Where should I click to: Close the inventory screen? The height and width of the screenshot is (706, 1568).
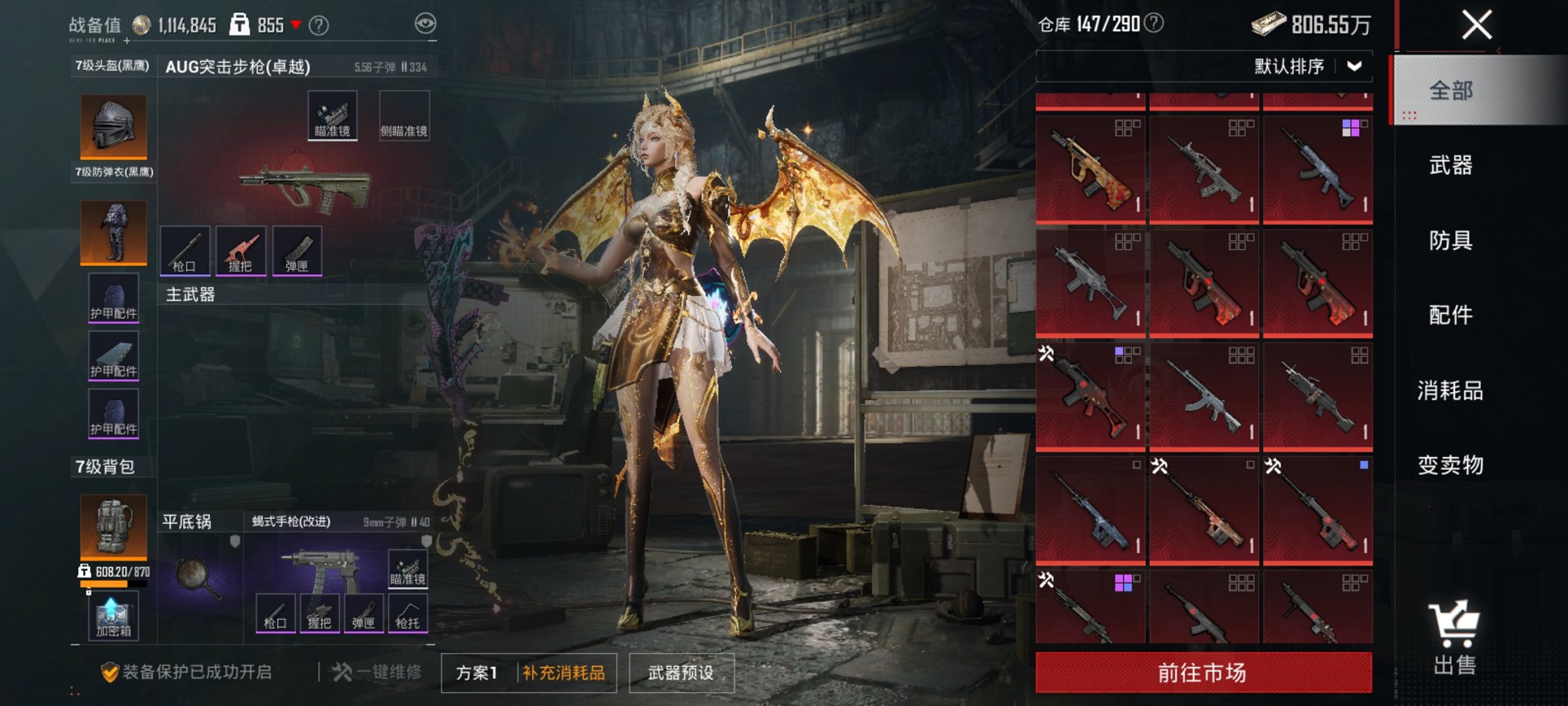tap(1477, 25)
